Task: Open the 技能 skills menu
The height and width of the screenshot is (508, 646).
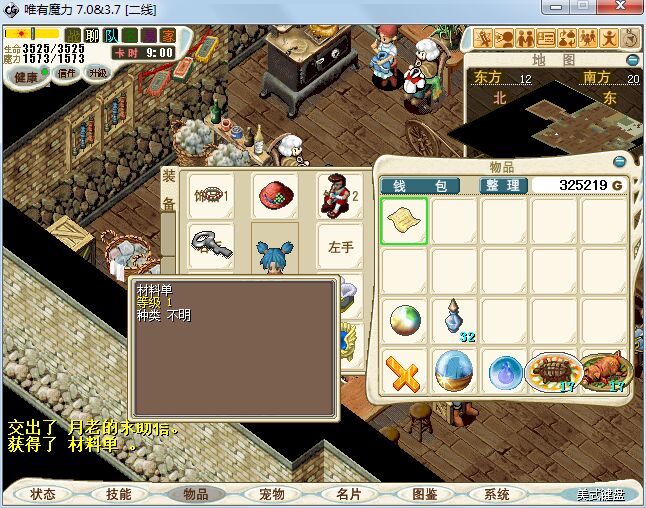Action: point(118,494)
